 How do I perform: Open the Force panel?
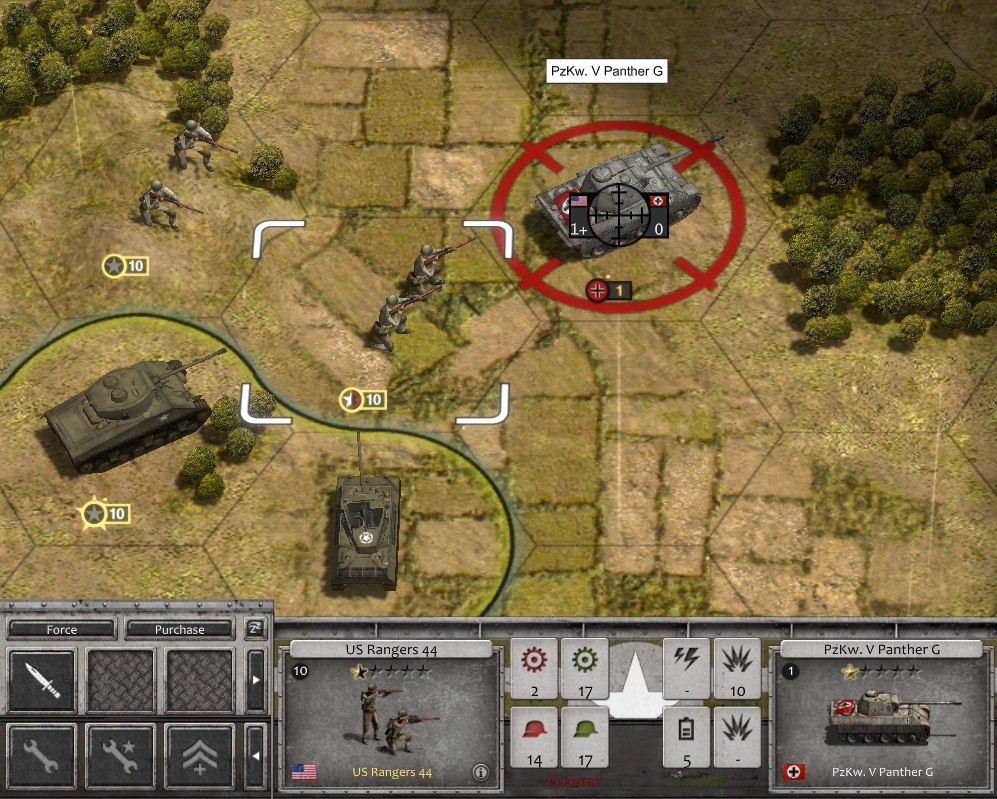(61, 630)
